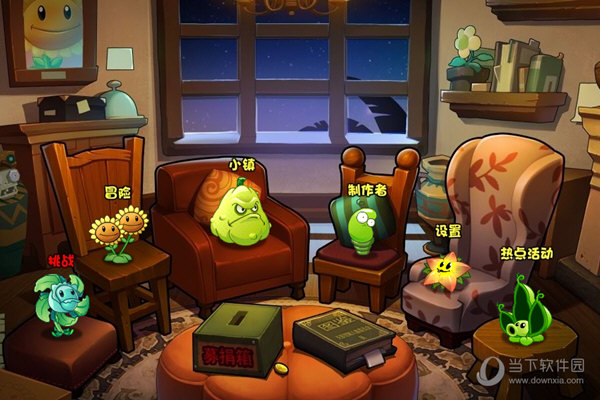
Task: Select the 小镇 squash menu entry
Action: (240, 210)
